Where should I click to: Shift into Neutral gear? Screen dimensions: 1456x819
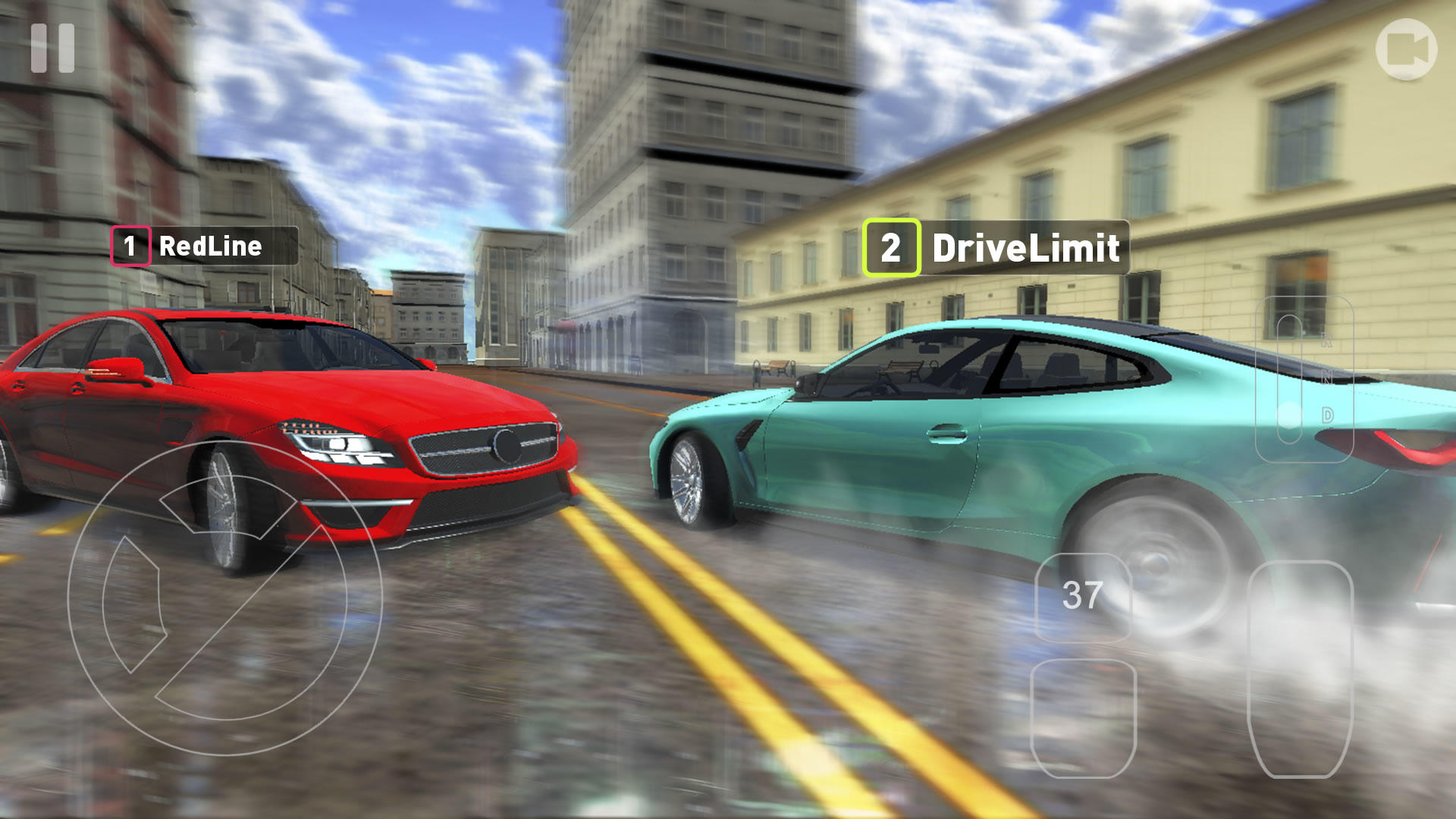pos(1327,376)
